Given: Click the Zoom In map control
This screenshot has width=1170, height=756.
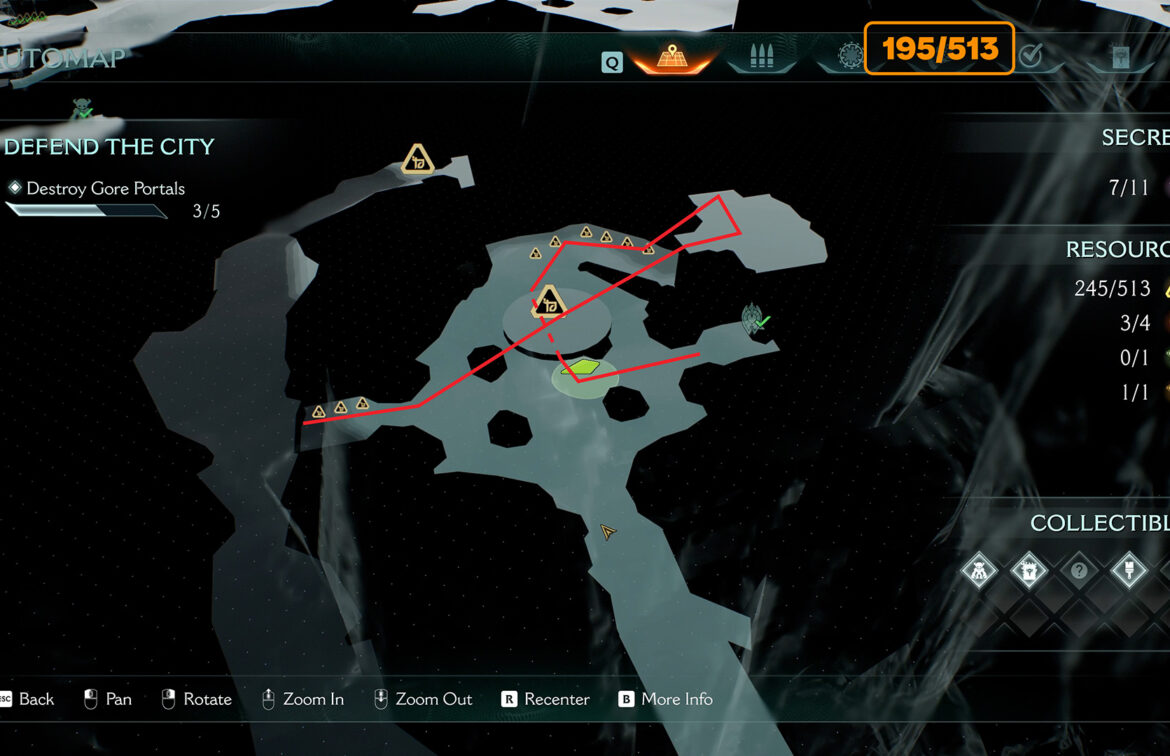Looking at the screenshot, I should (x=302, y=699).
